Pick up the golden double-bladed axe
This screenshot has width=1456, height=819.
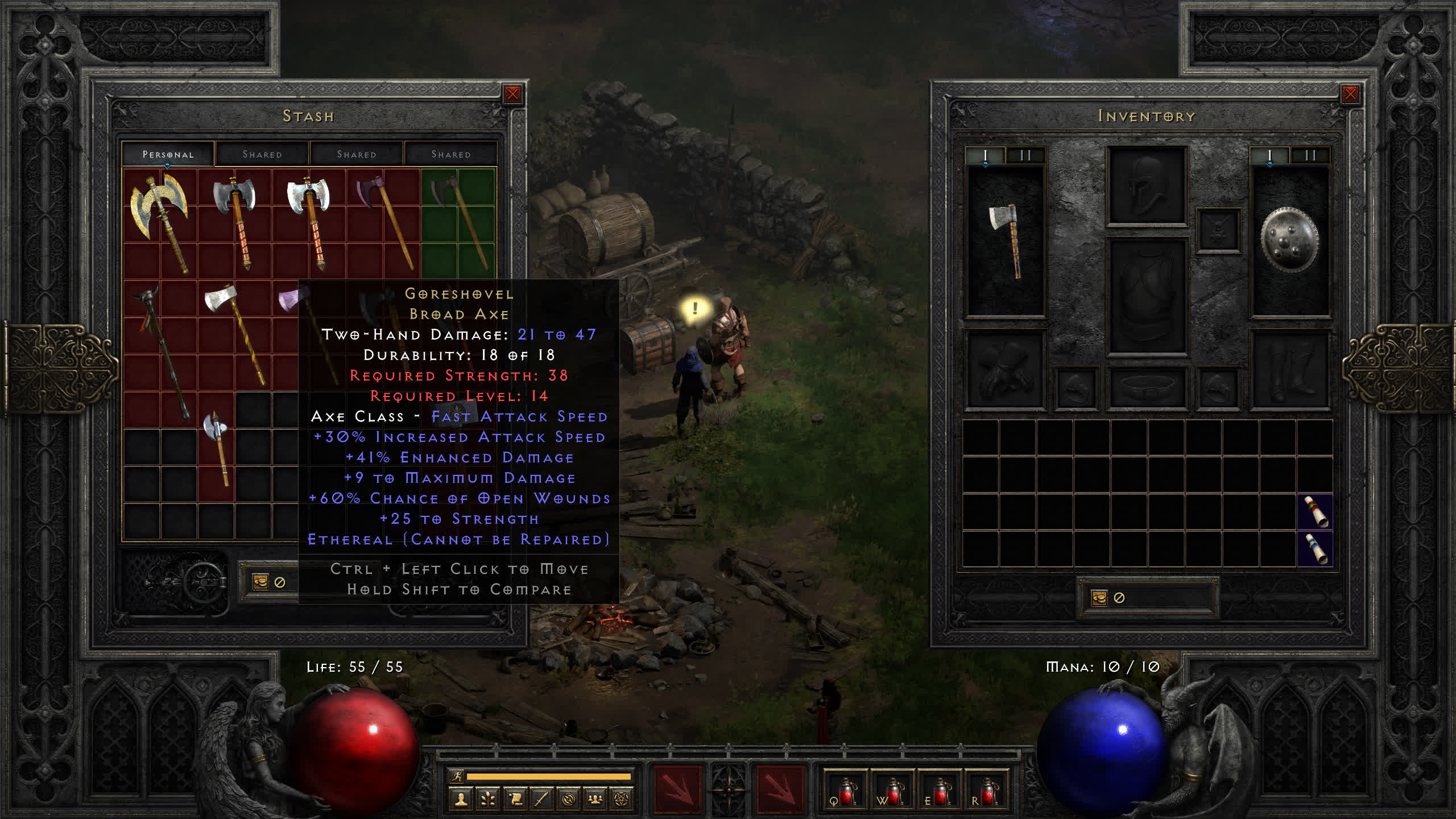tap(160, 221)
